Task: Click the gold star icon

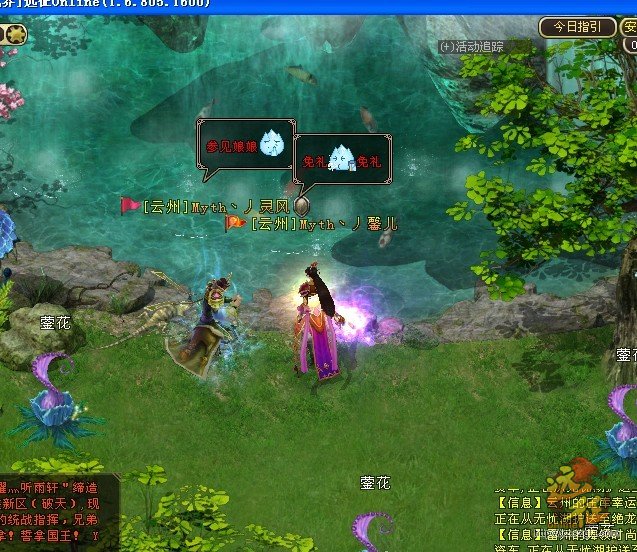Action: coord(17,35)
